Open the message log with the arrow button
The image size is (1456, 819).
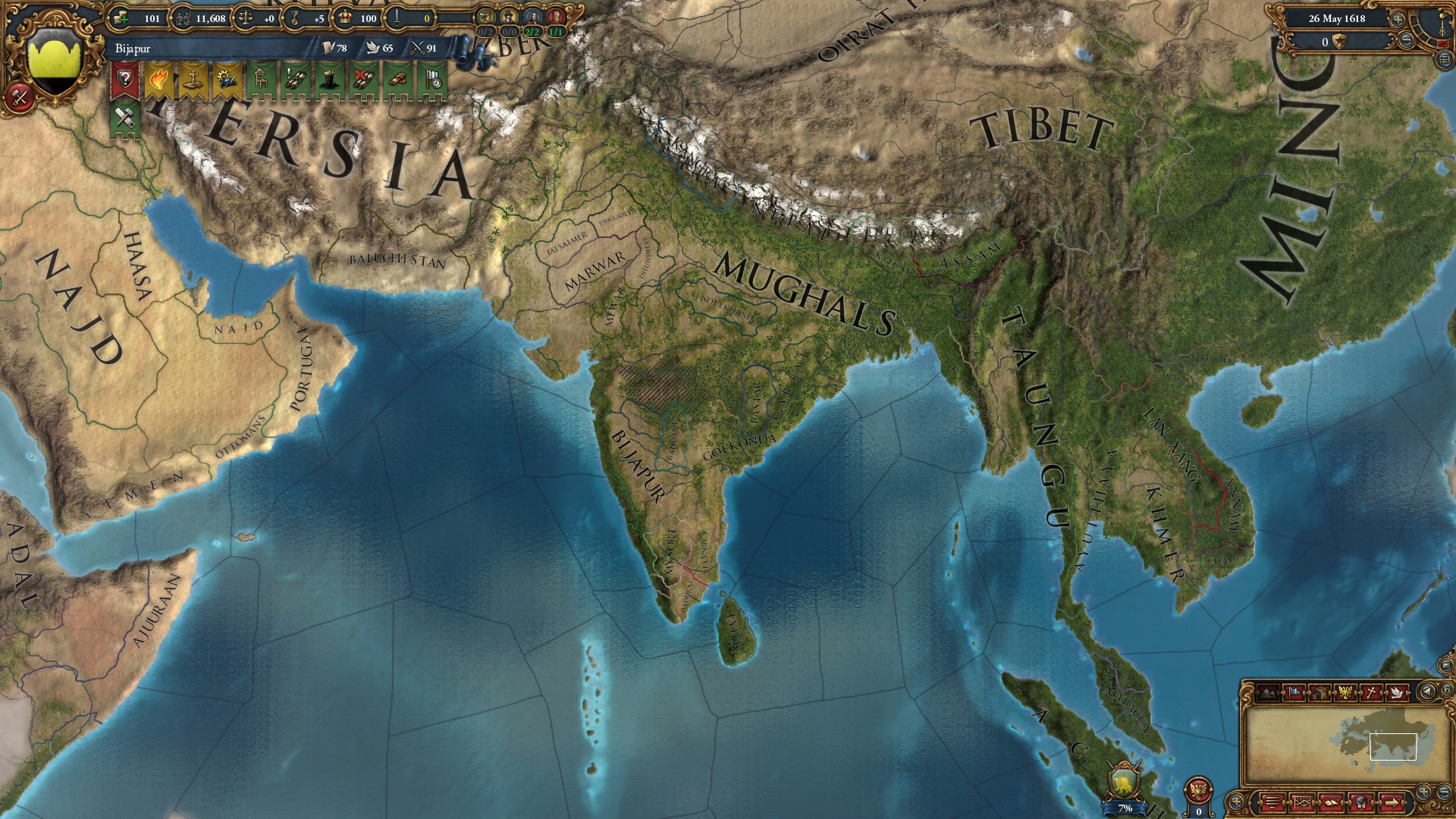click(x=1391, y=802)
